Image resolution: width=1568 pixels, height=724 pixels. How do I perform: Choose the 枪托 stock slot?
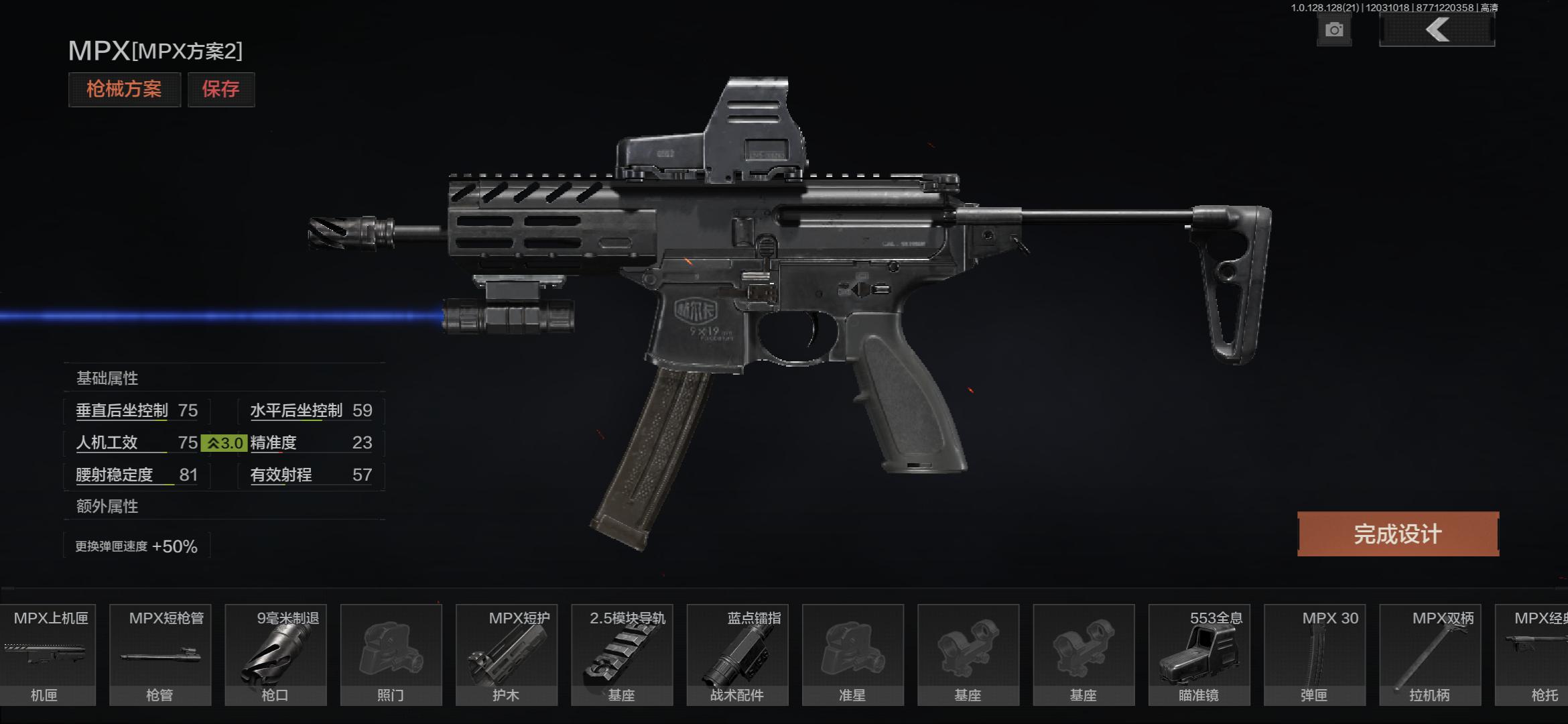point(1534,655)
